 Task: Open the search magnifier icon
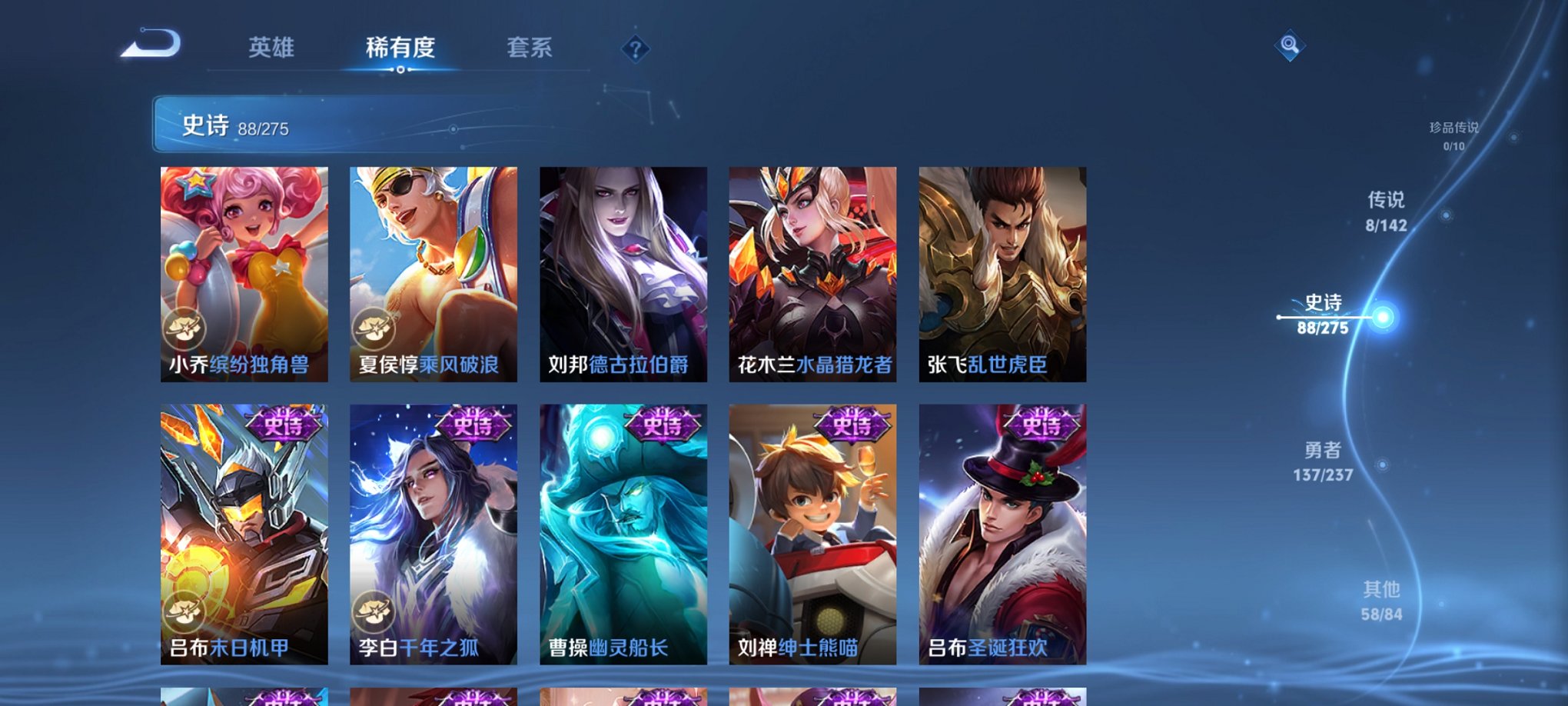tap(1291, 46)
